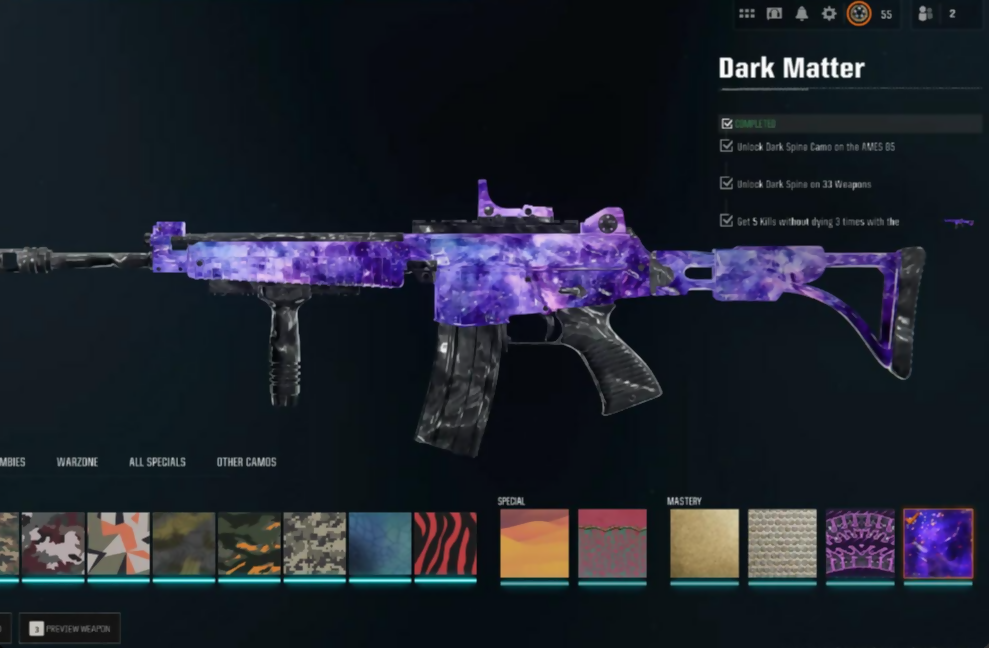Choose the Dark Matter purple galaxy camo
This screenshot has height=648, width=989.
coord(938,544)
